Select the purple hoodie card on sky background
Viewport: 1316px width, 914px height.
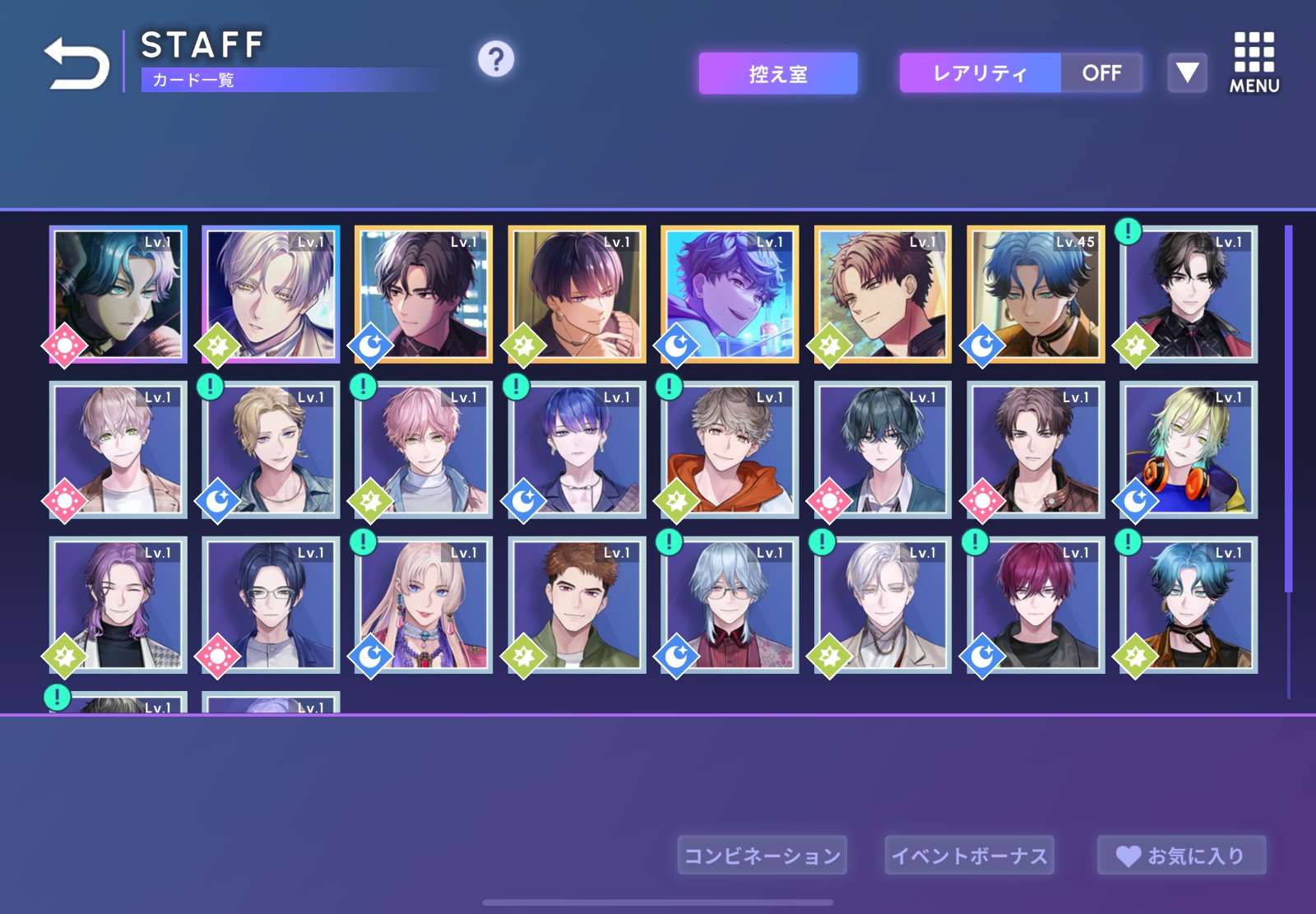(730, 295)
